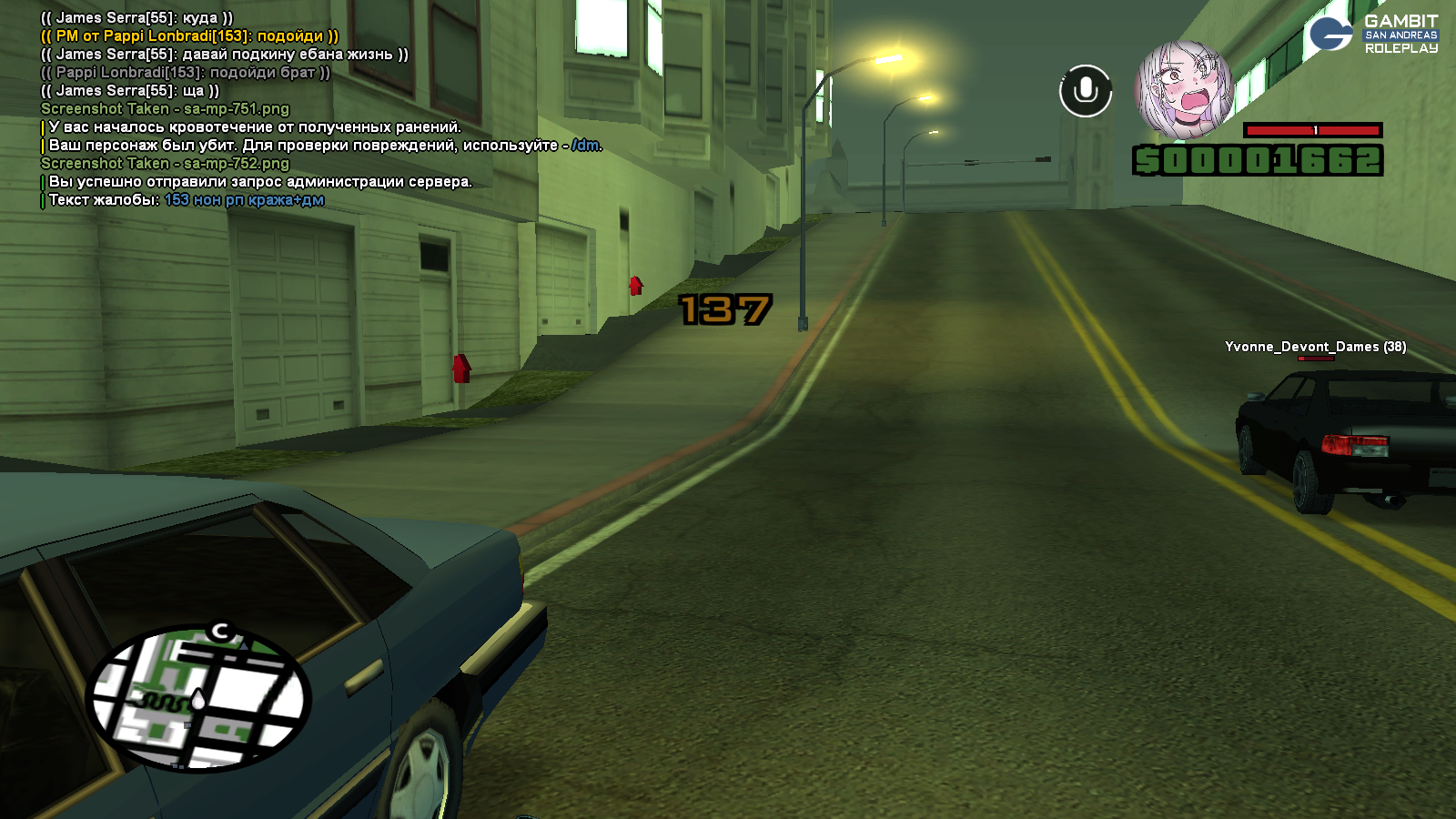1456x819 pixels.
Task: Open the /dm command link in chat
Action: [x=586, y=146]
